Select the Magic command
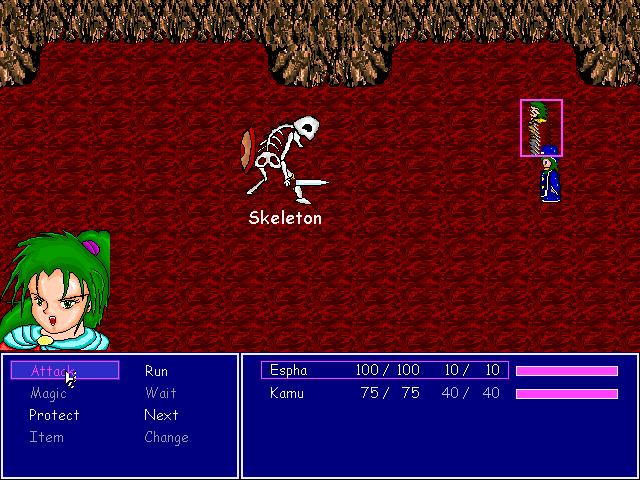This screenshot has width=640, height=480. [x=48, y=393]
